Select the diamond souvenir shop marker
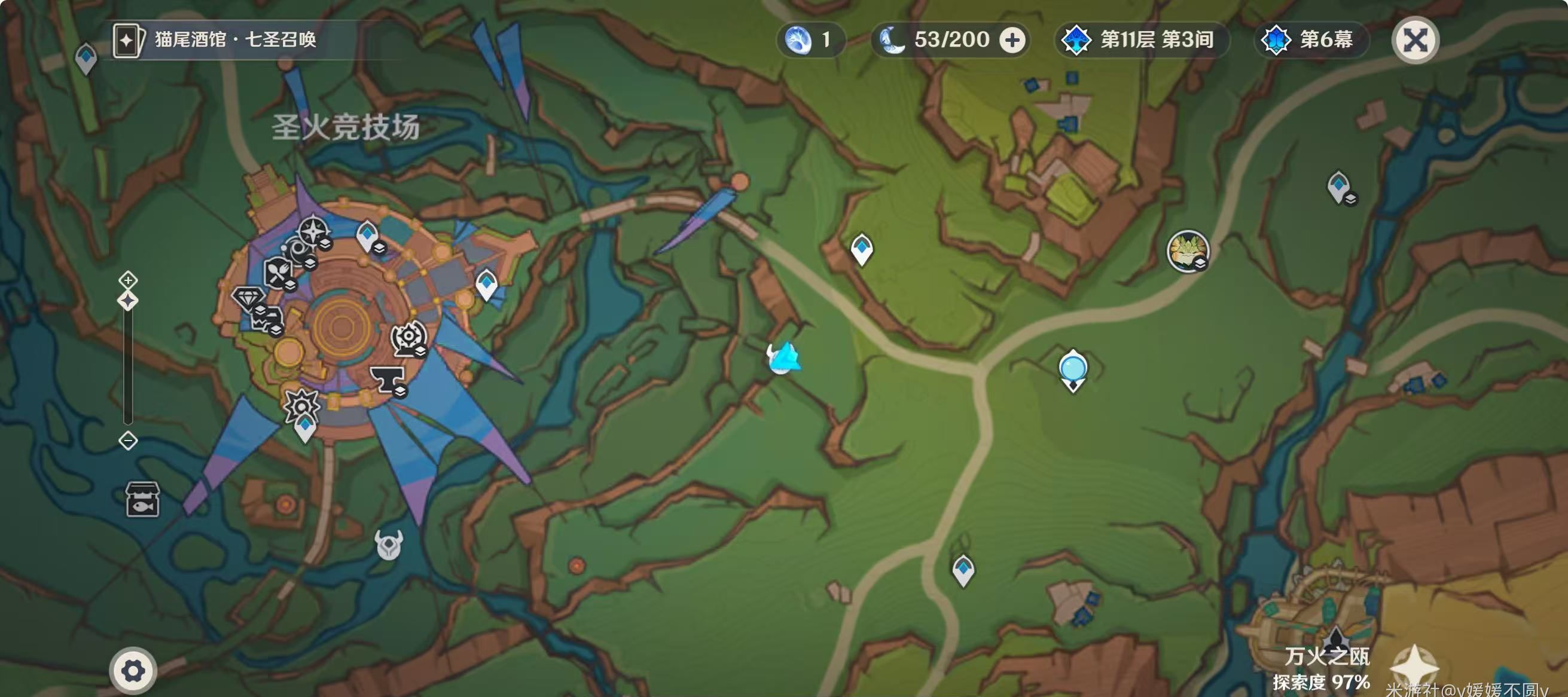 pyautogui.click(x=248, y=298)
